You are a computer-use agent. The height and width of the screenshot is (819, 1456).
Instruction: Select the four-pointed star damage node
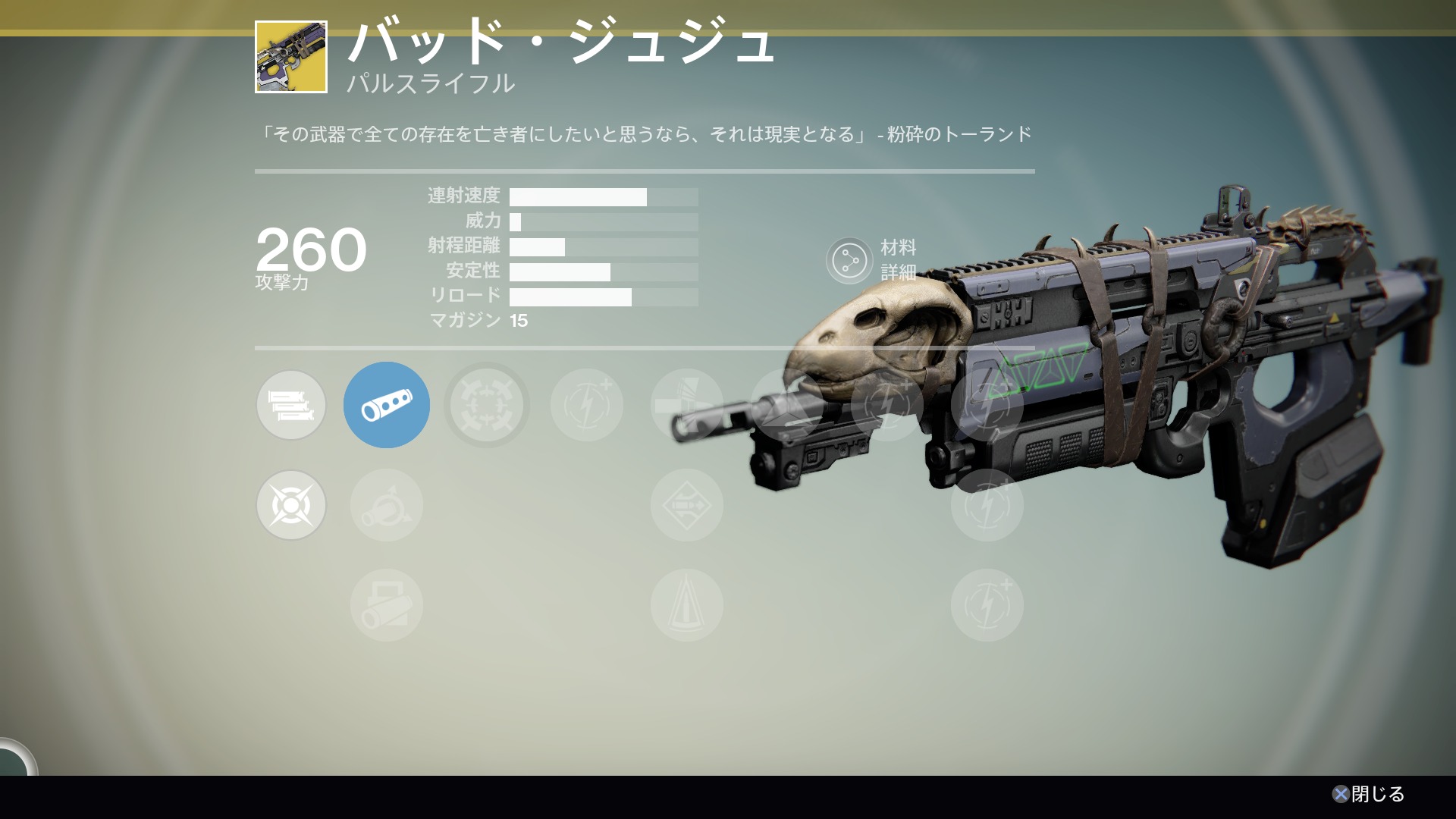tap(291, 505)
